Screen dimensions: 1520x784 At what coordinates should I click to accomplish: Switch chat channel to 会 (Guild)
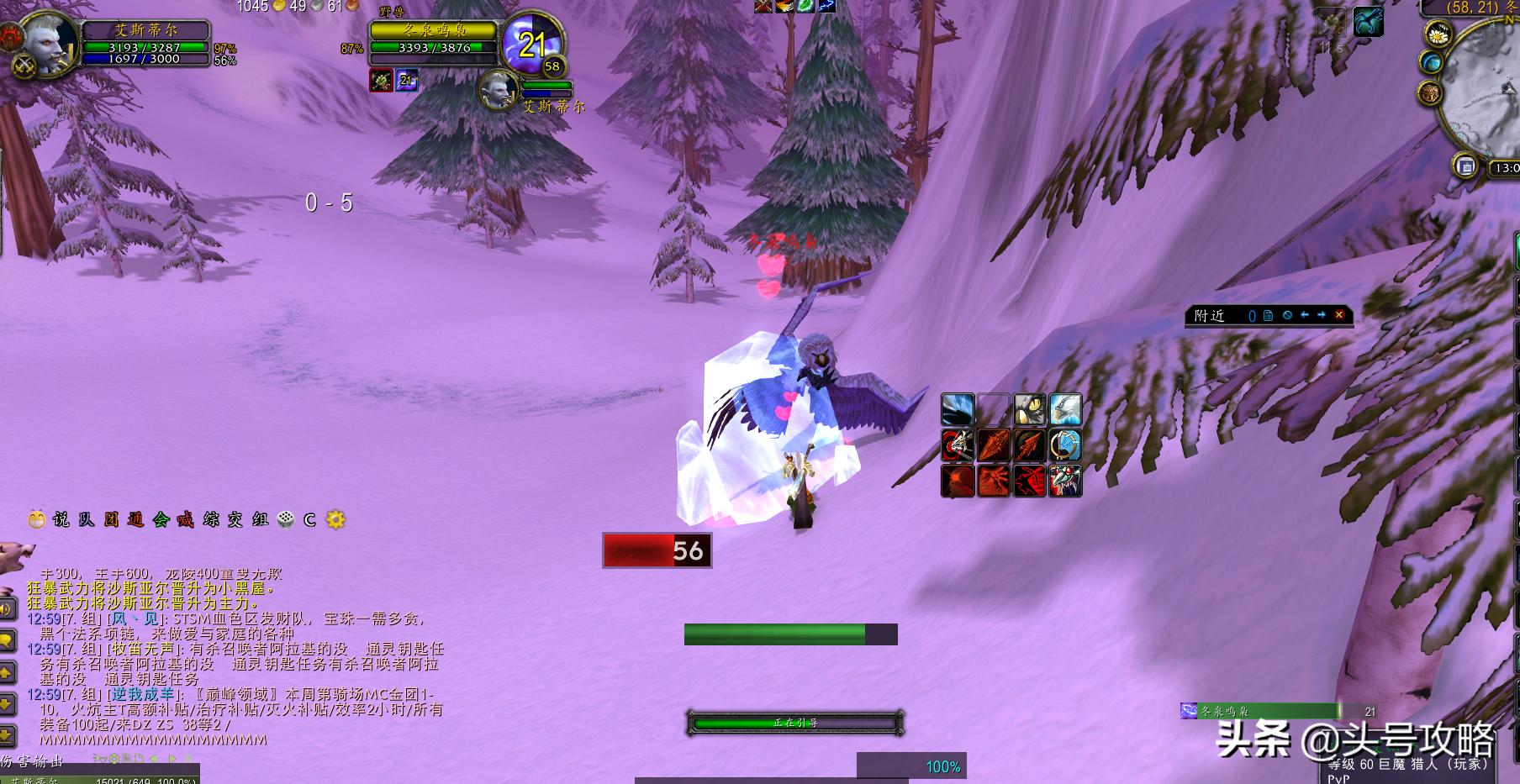[x=161, y=519]
